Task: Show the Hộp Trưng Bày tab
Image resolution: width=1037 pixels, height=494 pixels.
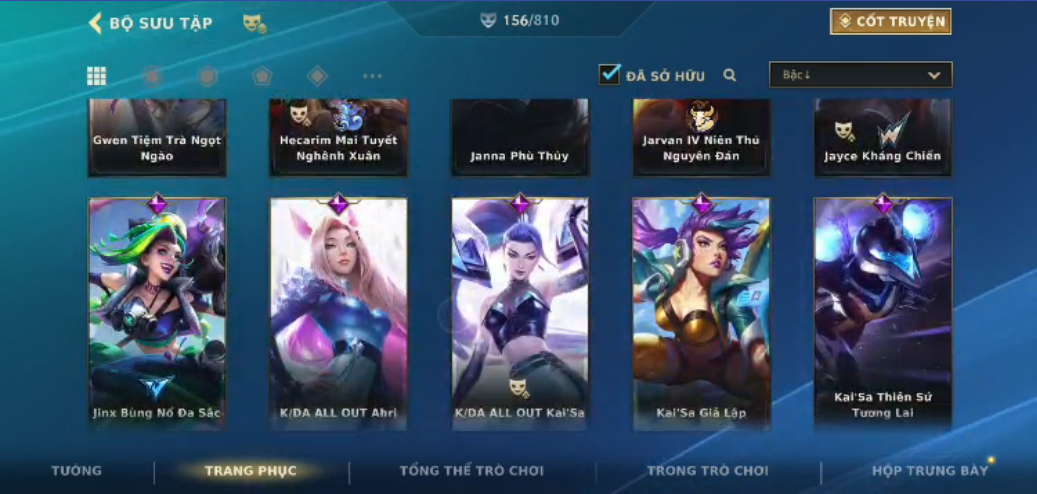Action: click(929, 470)
